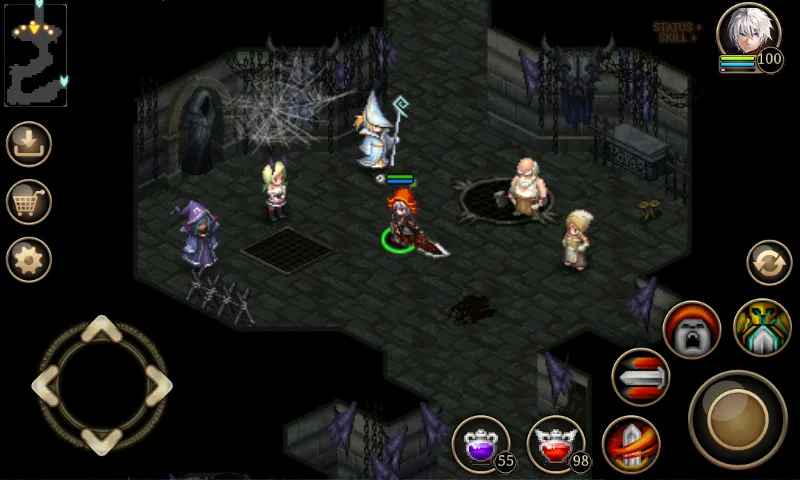The height and width of the screenshot is (480, 800).
Task: Hit the large main attack button
Action: click(x=738, y=418)
